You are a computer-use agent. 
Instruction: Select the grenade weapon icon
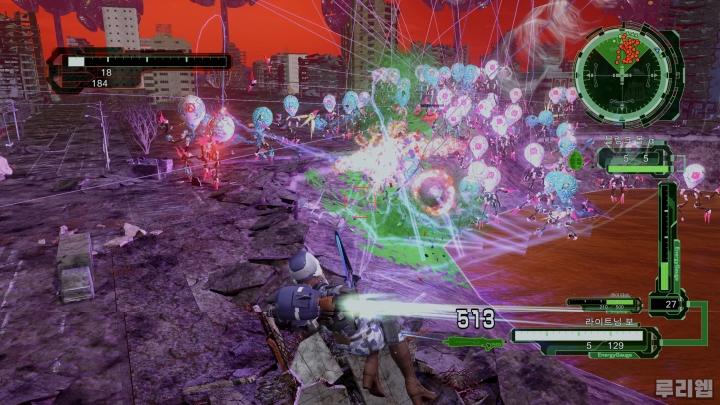click(x=578, y=159)
